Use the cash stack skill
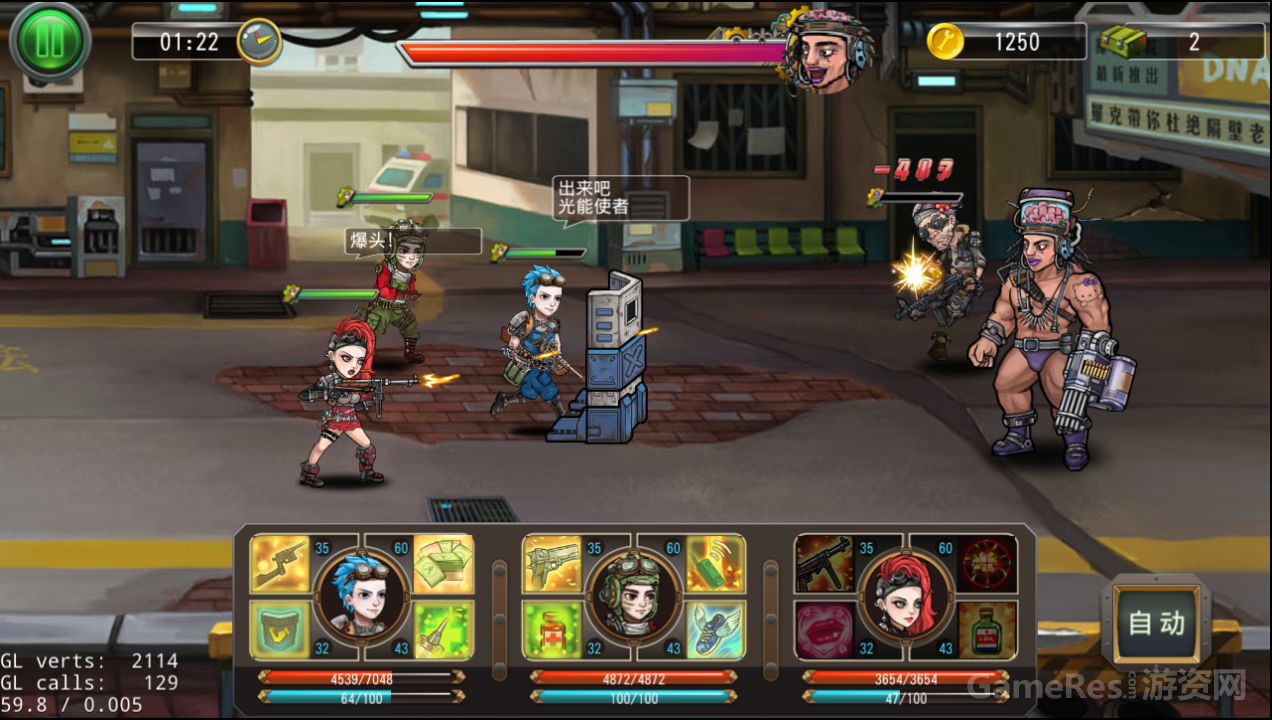Screen dimensions: 1272x720 [x=443, y=564]
